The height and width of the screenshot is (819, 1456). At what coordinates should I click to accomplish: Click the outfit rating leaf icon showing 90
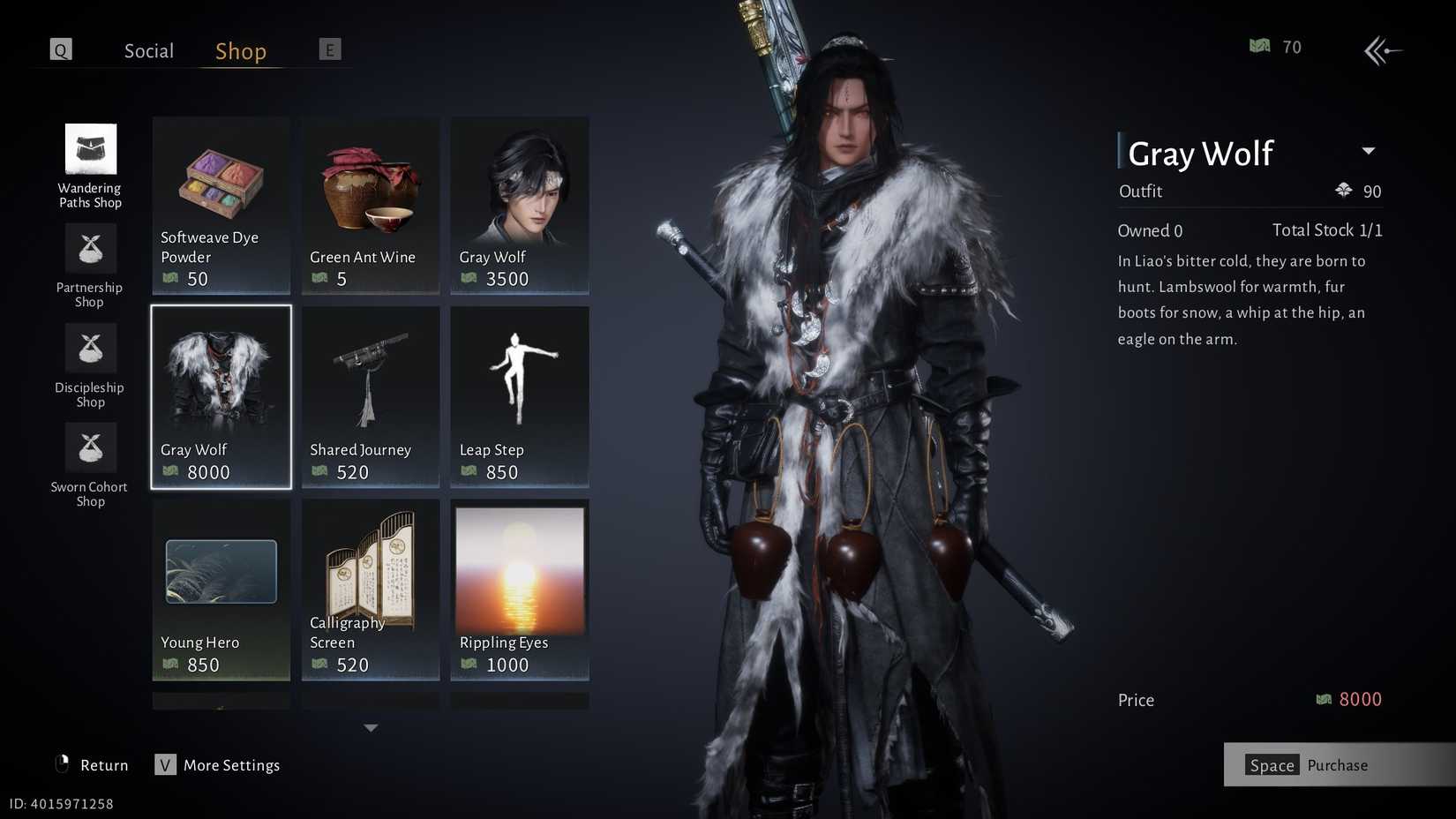1343,190
